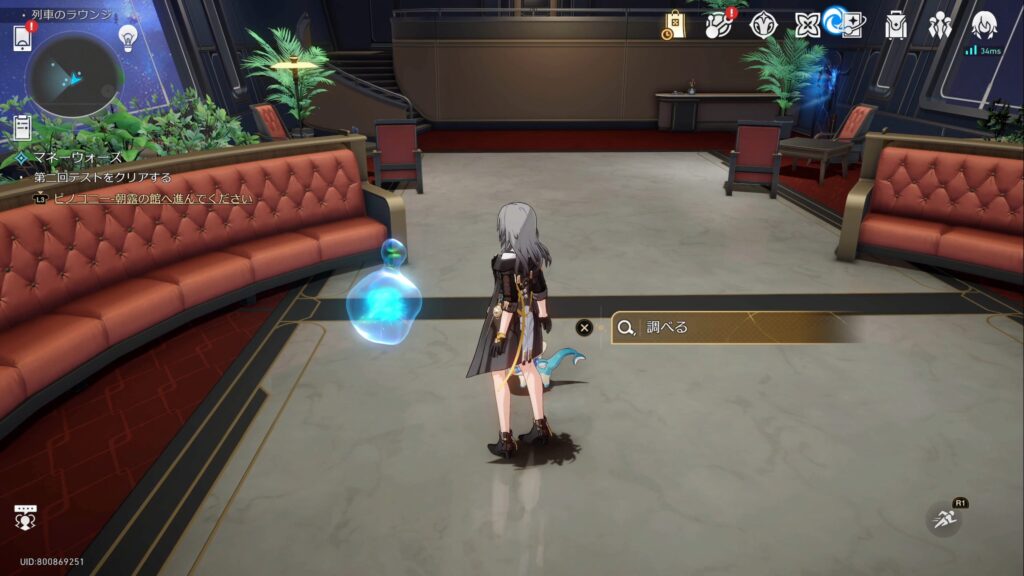Select the 調べる investigate prompt

tap(735, 327)
